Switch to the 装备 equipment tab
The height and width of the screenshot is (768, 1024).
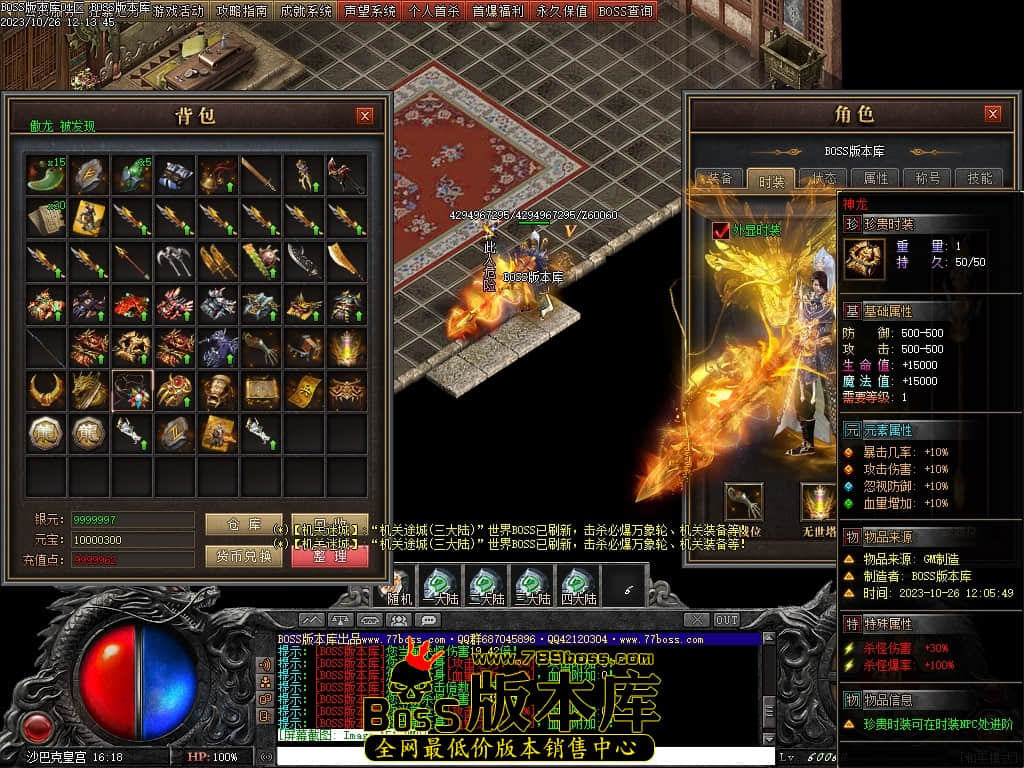[720, 178]
